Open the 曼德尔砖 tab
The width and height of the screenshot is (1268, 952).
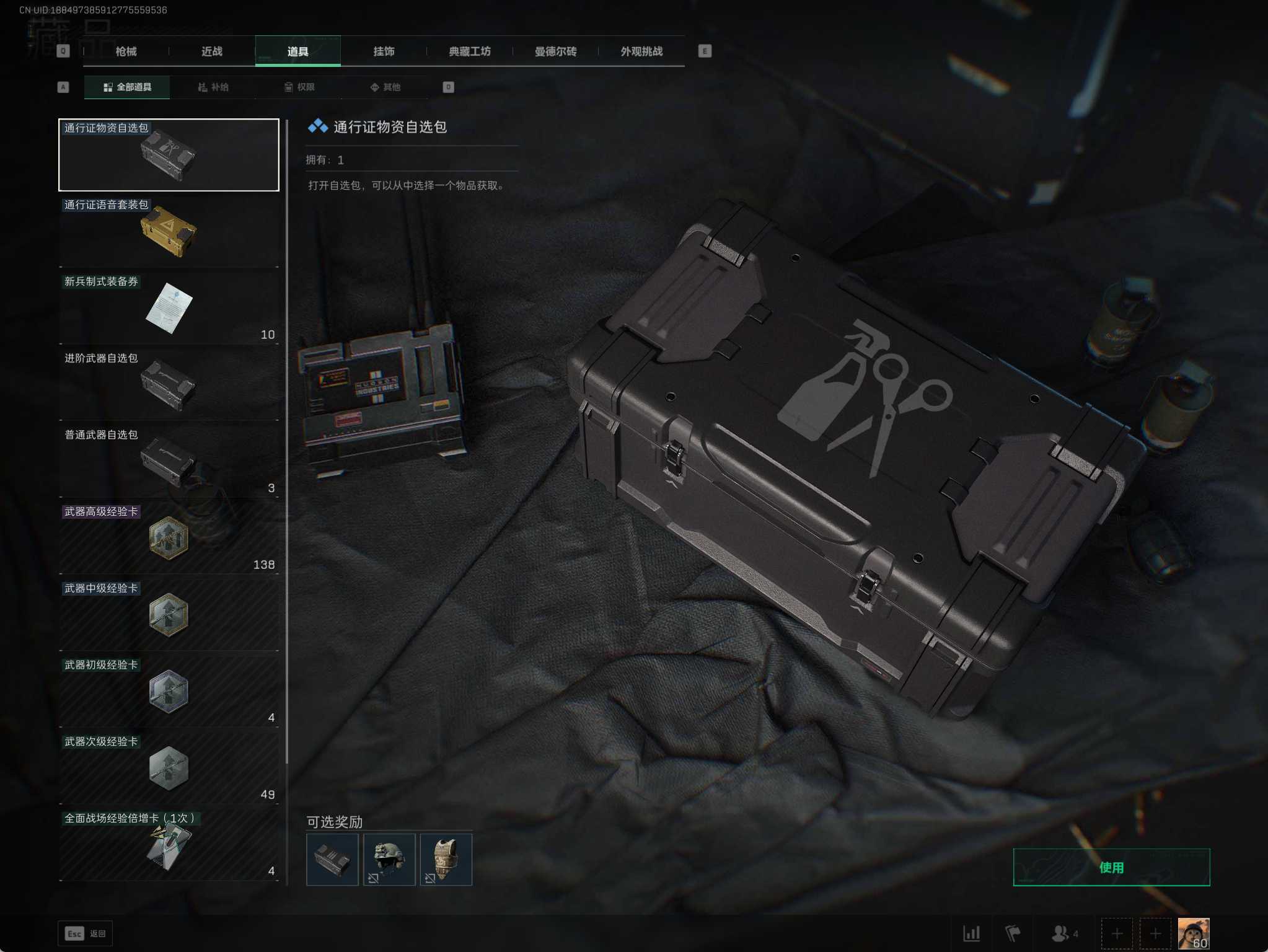tap(555, 51)
